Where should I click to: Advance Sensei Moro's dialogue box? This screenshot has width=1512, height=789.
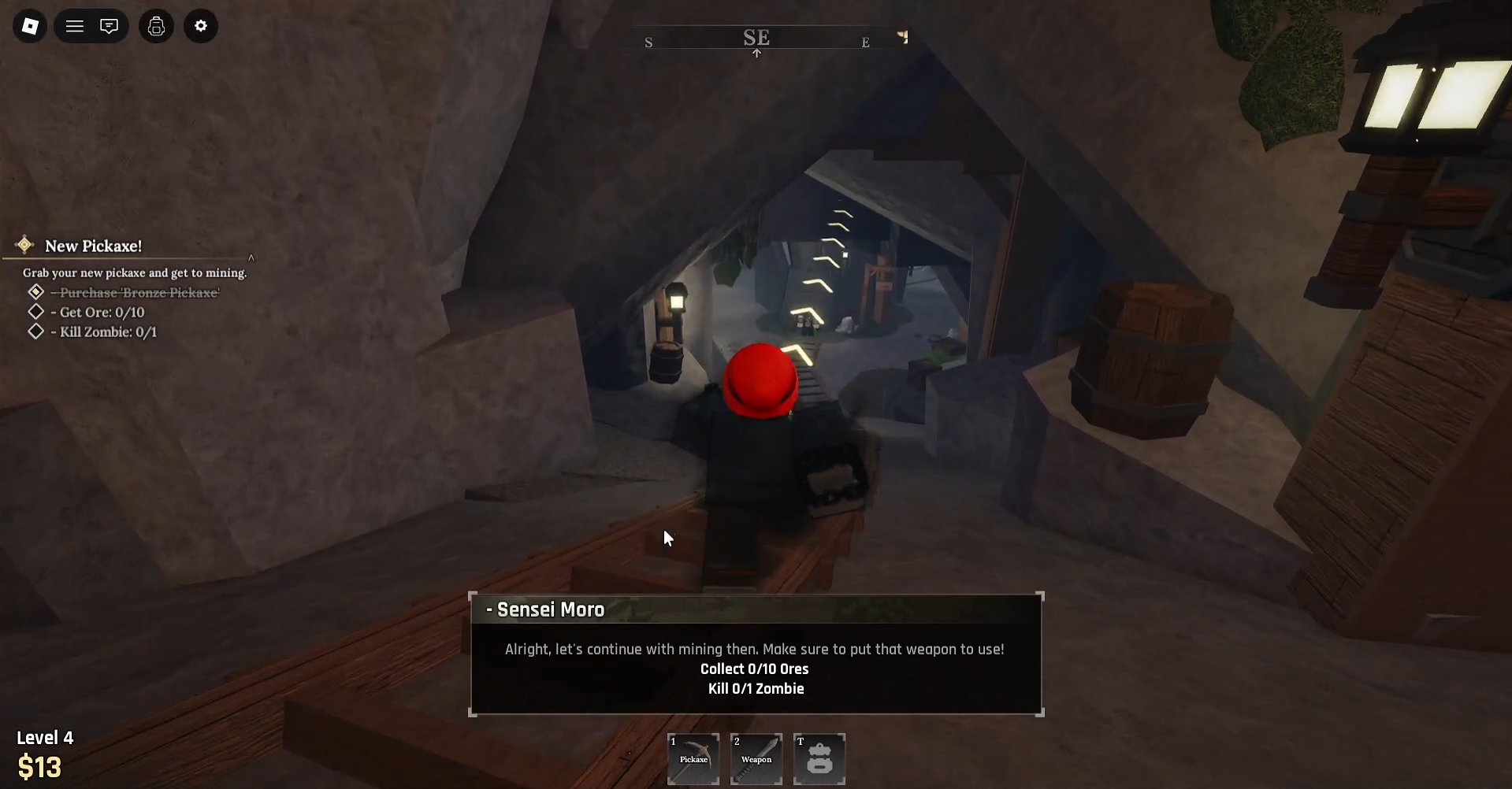click(755, 654)
